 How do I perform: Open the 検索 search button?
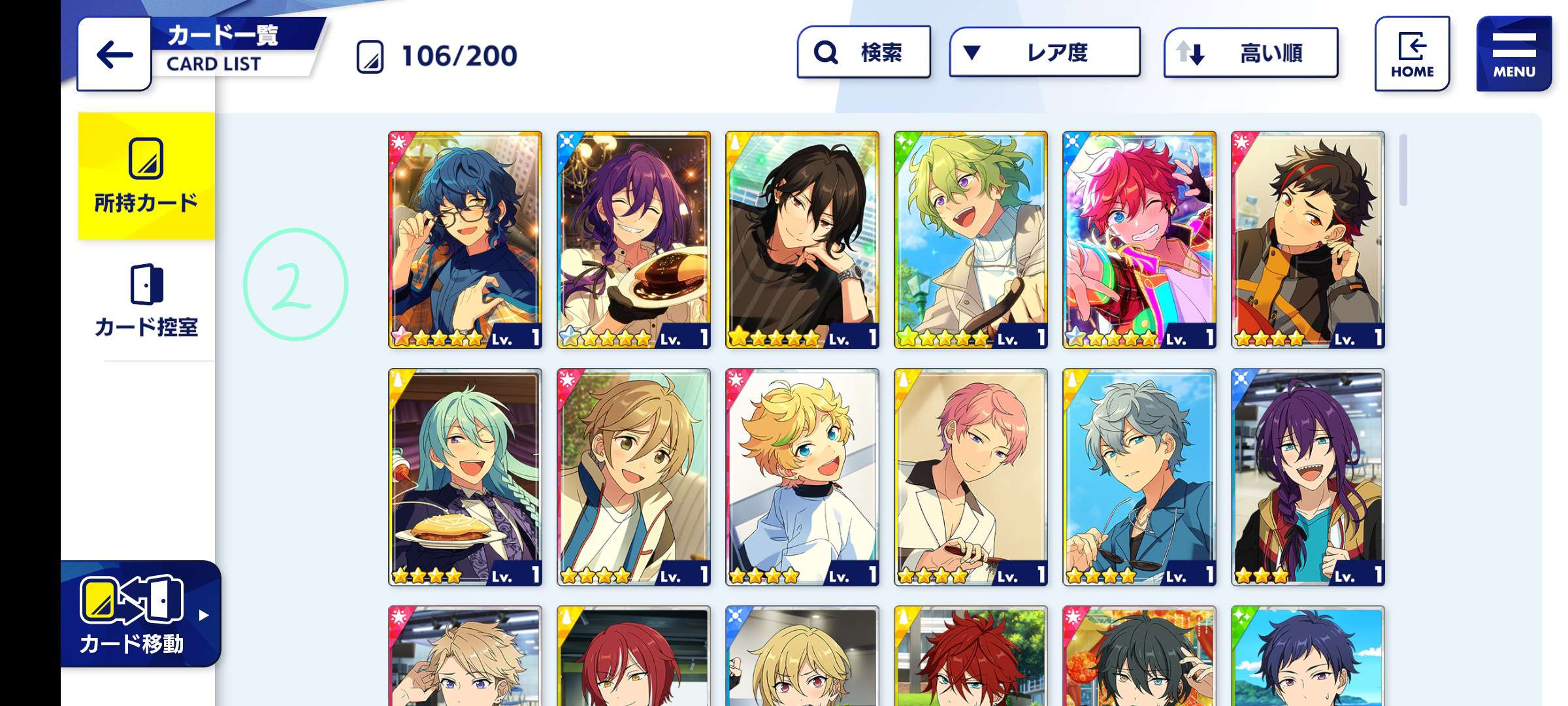coord(864,52)
